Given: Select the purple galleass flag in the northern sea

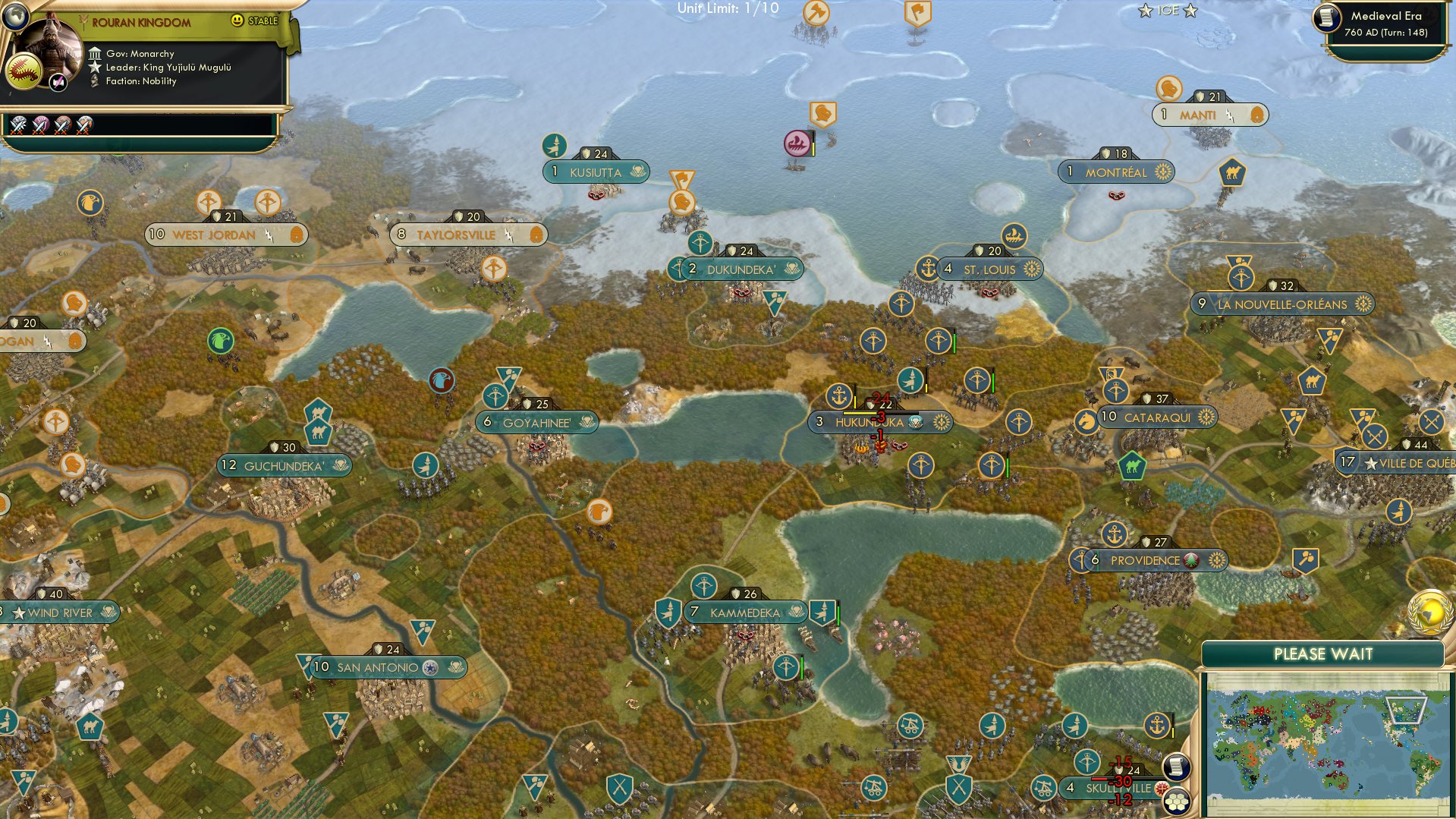Looking at the screenshot, I should [x=795, y=141].
